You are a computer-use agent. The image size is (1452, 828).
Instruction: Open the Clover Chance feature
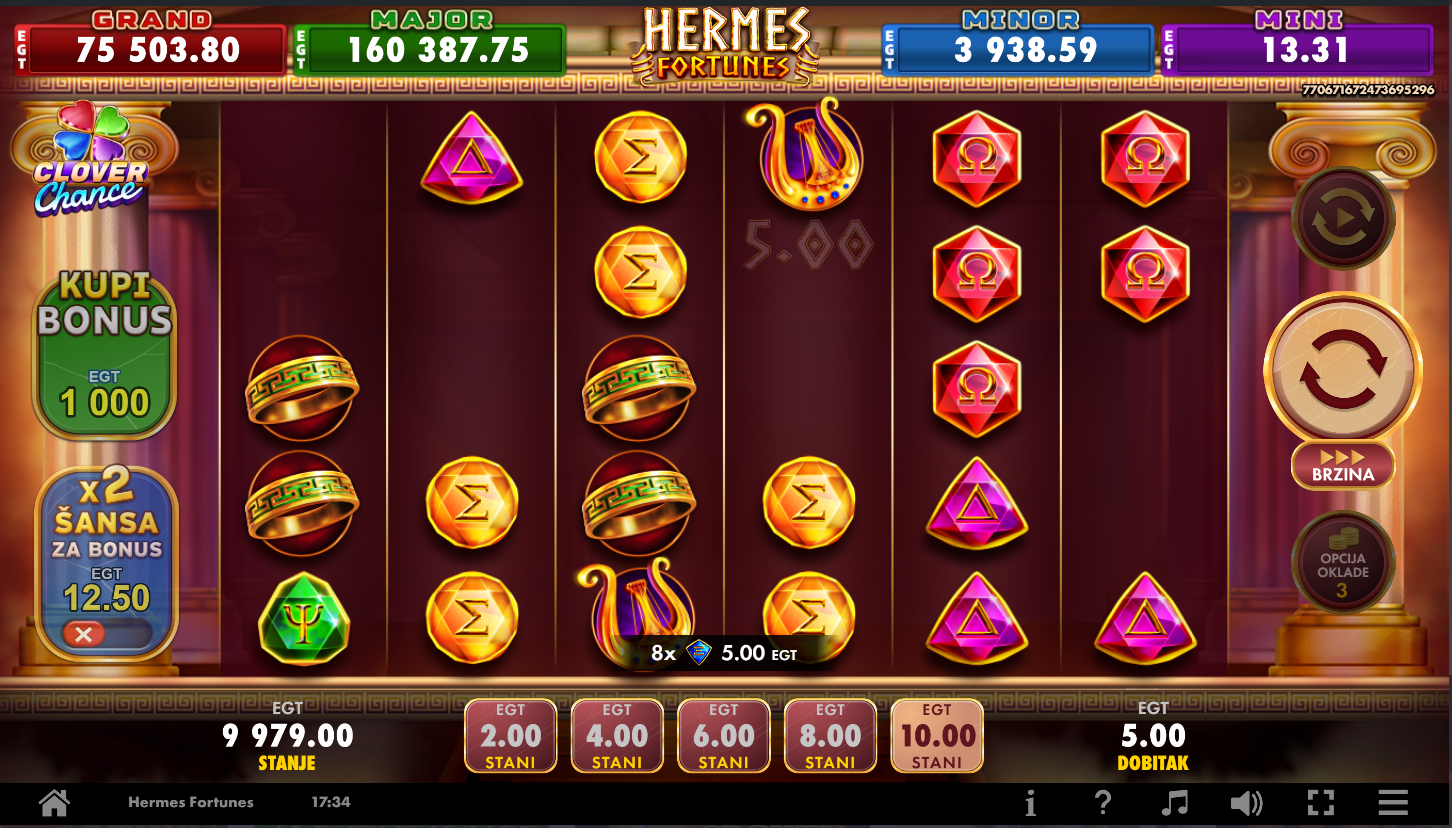(x=90, y=160)
